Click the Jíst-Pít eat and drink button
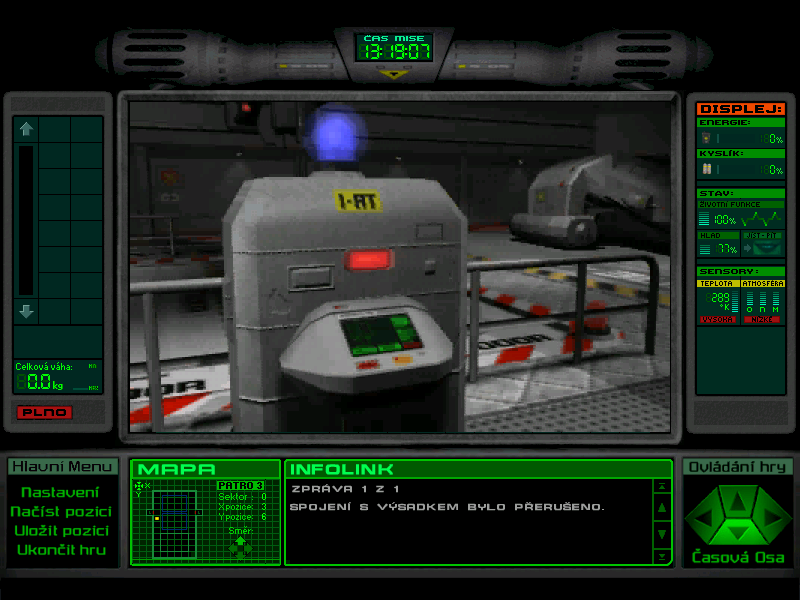This screenshot has width=800, height=600. (764, 243)
